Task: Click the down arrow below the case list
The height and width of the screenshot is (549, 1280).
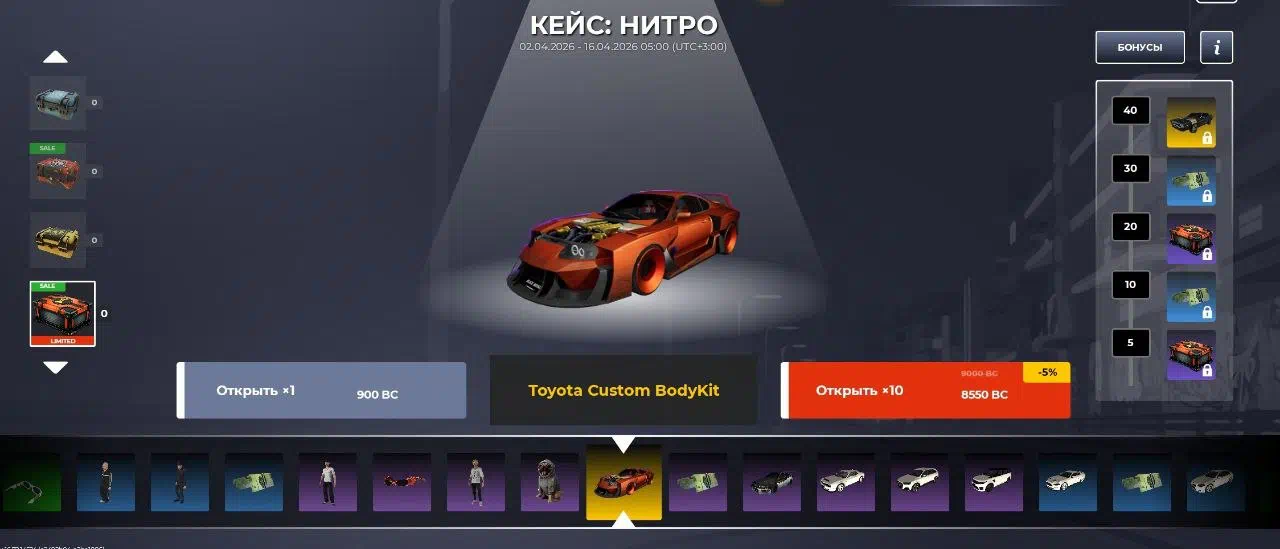Action: pyautogui.click(x=56, y=367)
